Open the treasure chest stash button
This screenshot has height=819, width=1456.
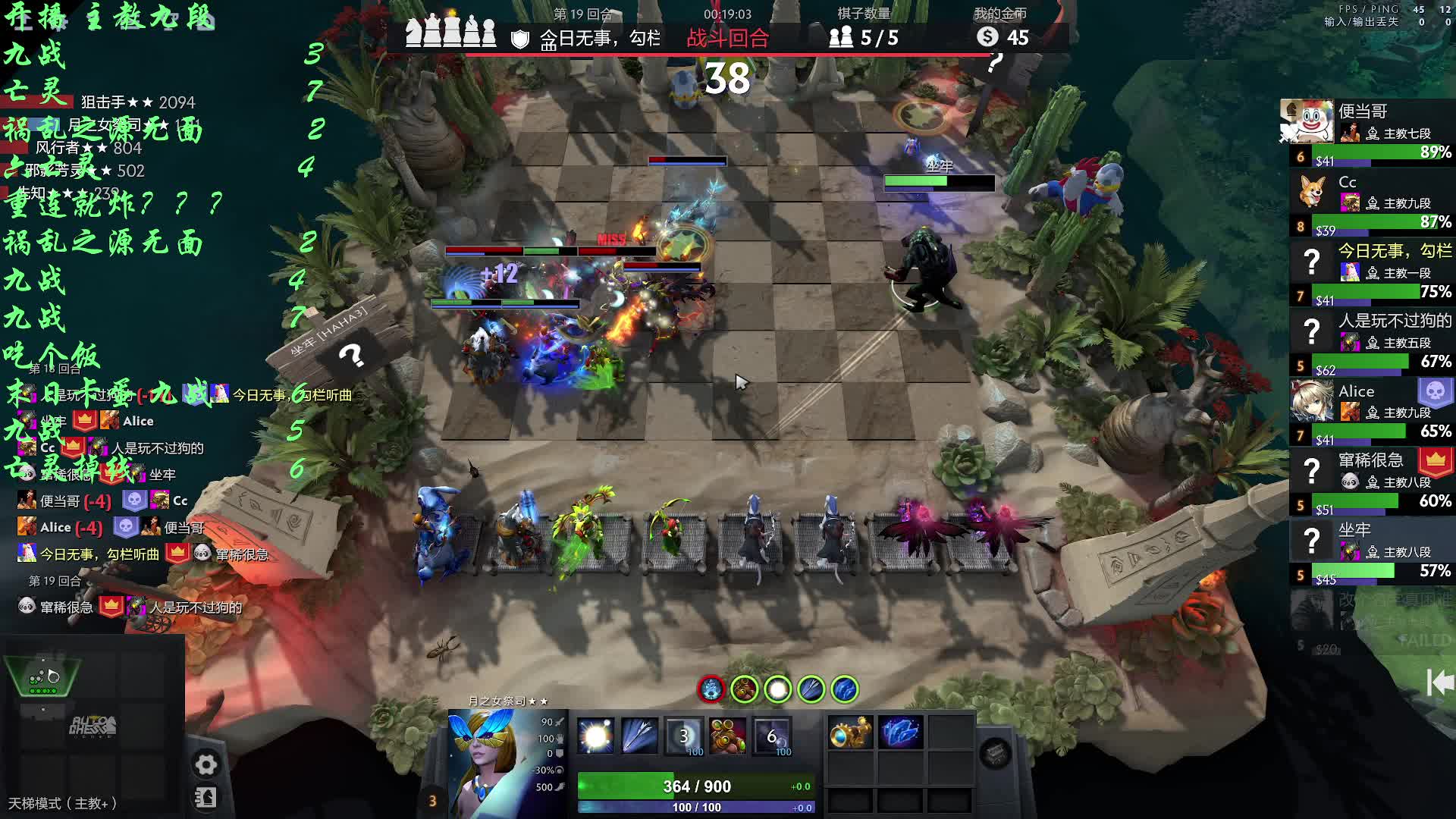coord(995,753)
